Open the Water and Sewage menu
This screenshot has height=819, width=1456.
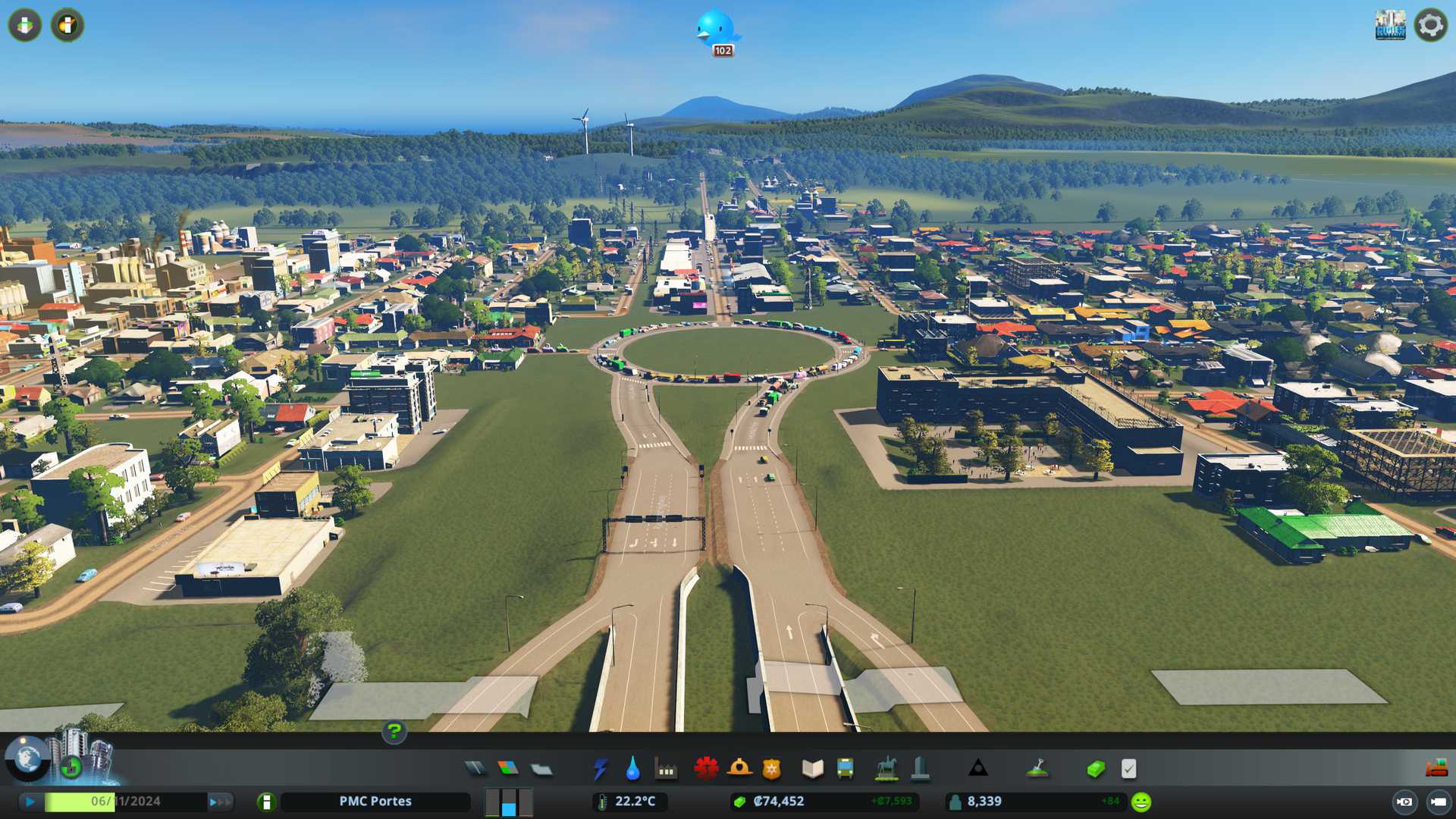(632, 769)
